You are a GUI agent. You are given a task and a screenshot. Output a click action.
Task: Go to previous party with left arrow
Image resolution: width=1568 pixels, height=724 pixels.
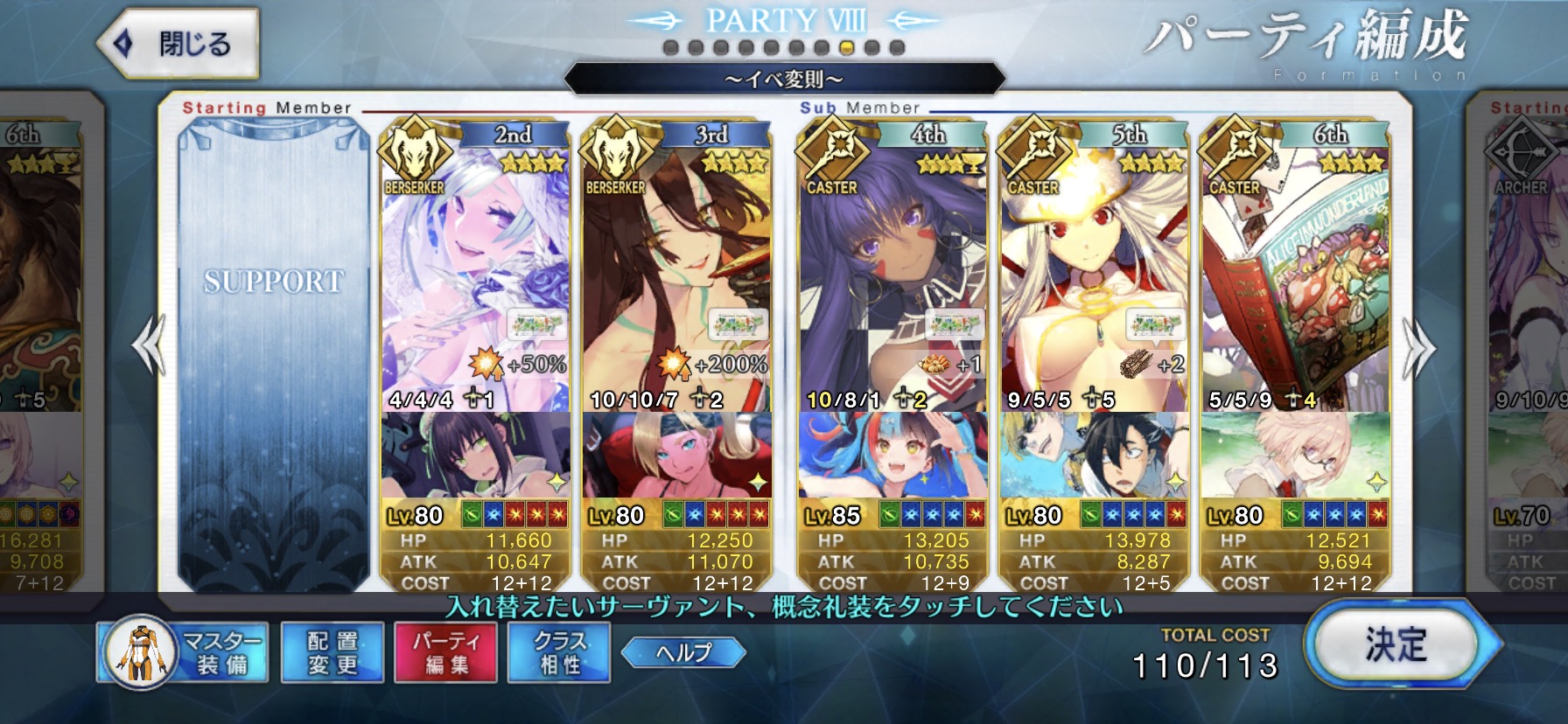pos(149,346)
